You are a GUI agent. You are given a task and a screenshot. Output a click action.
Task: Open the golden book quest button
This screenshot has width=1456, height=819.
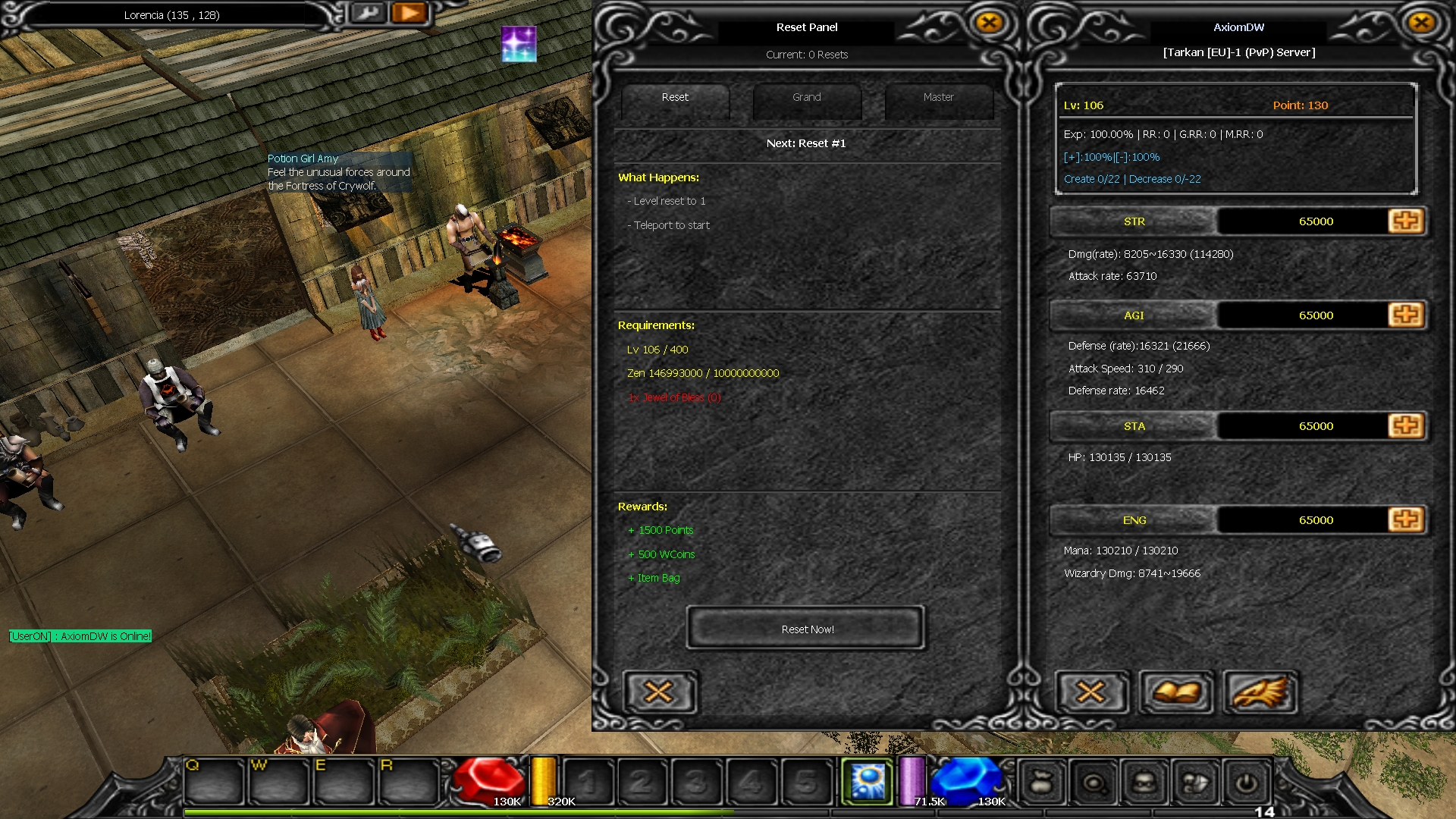pyautogui.click(x=1175, y=692)
